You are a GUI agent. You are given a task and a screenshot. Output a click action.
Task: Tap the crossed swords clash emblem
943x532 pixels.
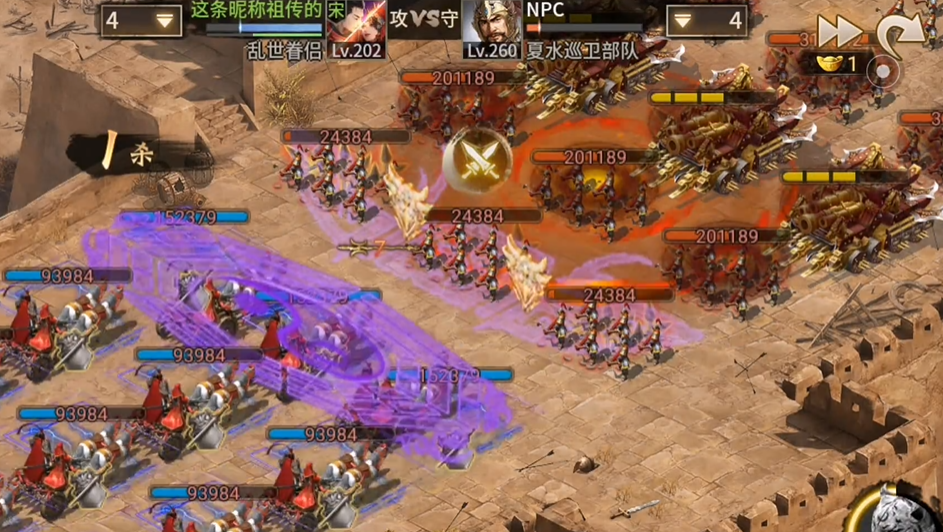click(477, 160)
